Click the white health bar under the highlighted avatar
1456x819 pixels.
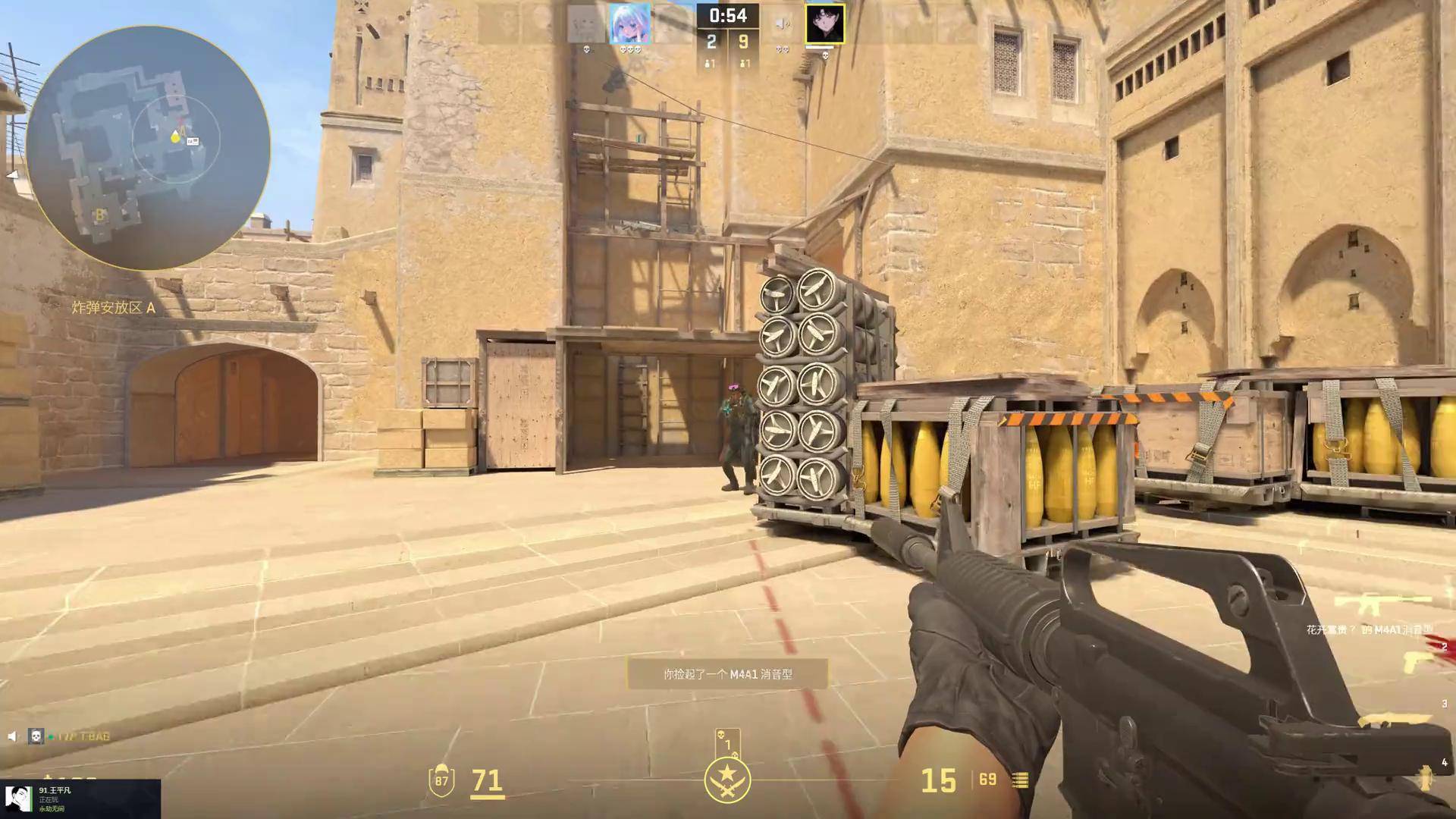[819, 48]
